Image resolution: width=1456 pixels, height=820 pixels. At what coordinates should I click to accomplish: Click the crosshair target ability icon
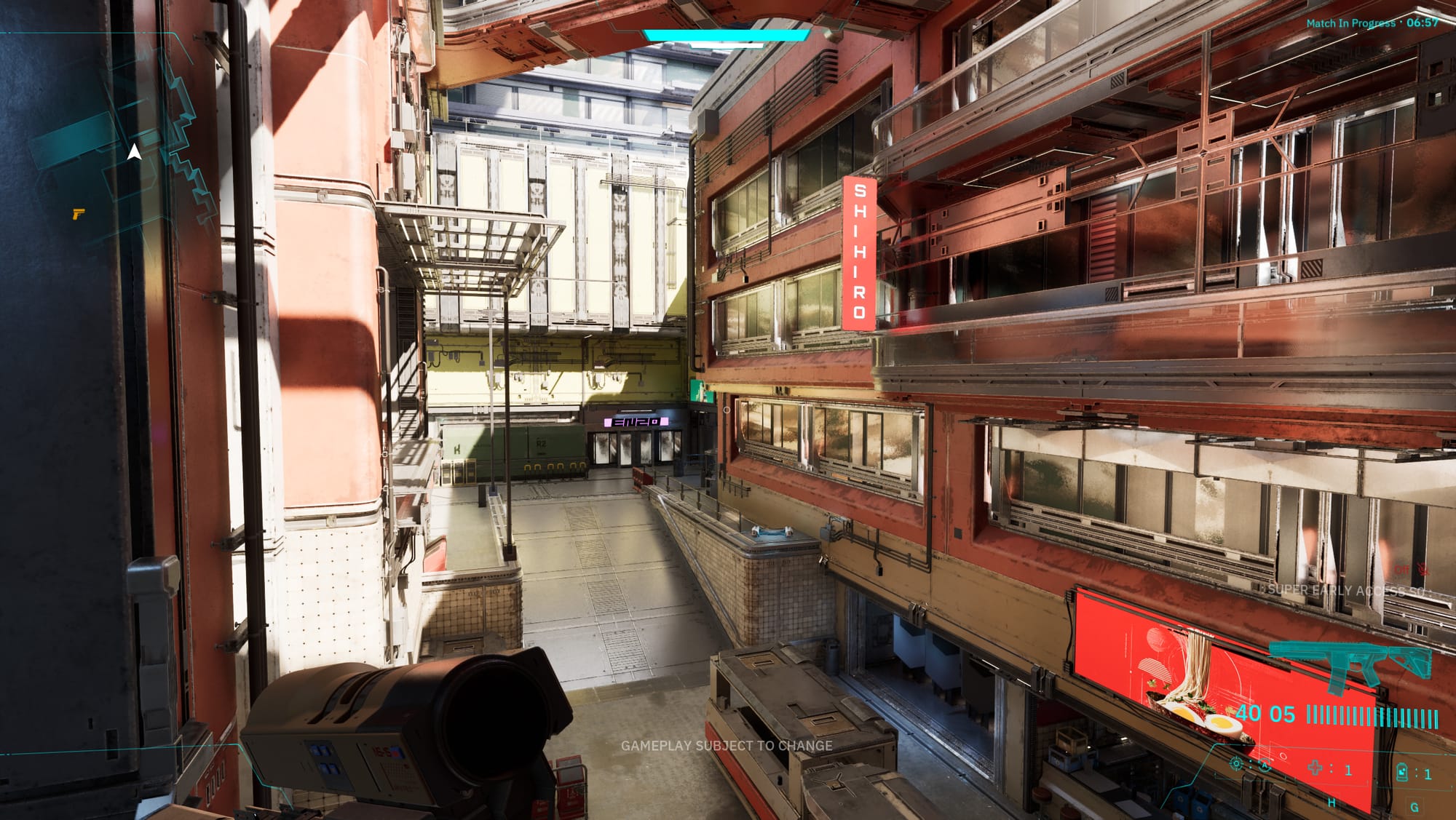(x=1236, y=763)
